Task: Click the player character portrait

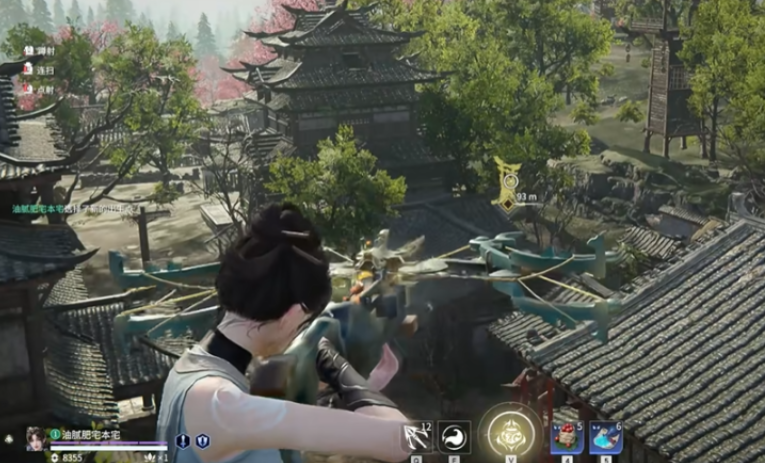Action: tap(36, 437)
